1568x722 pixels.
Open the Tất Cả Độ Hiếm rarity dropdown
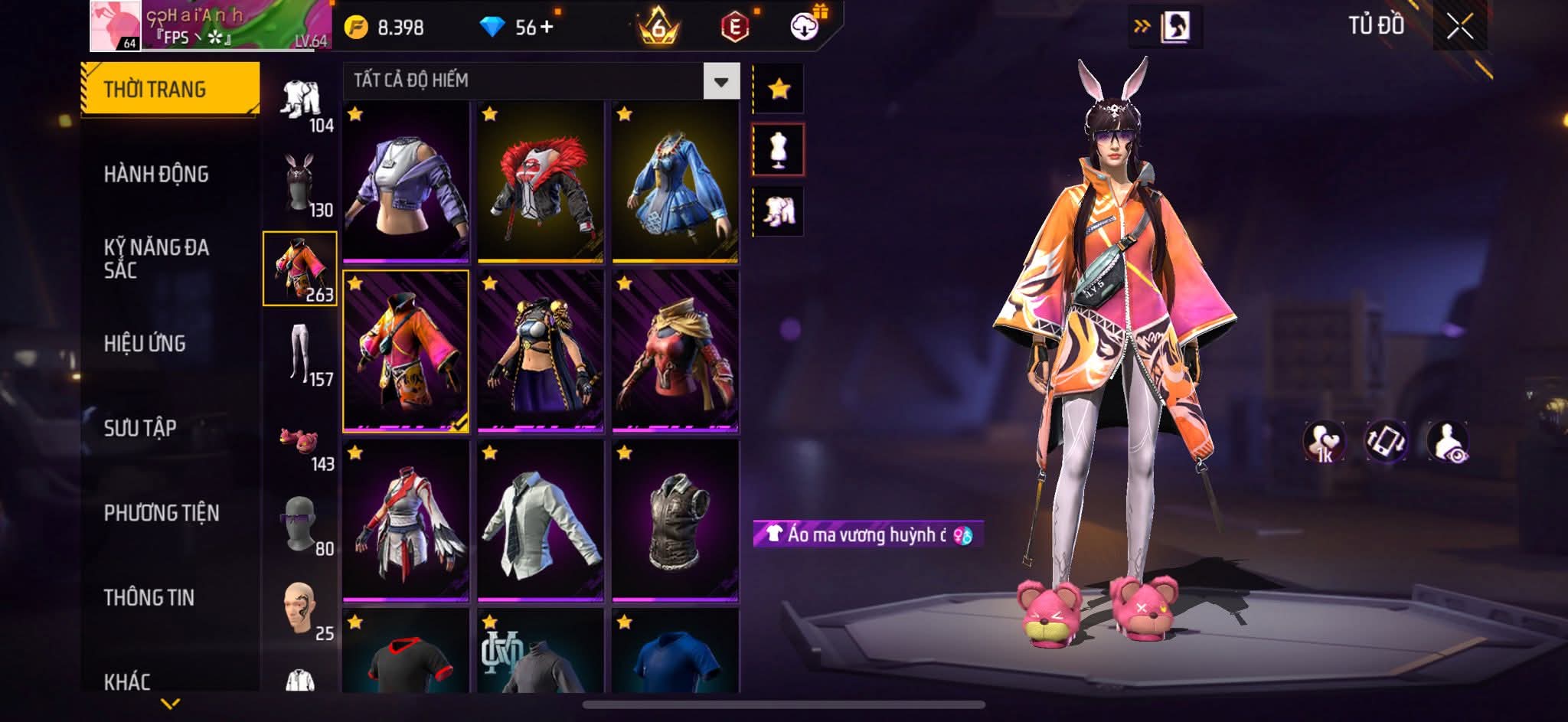(x=721, y=81)
